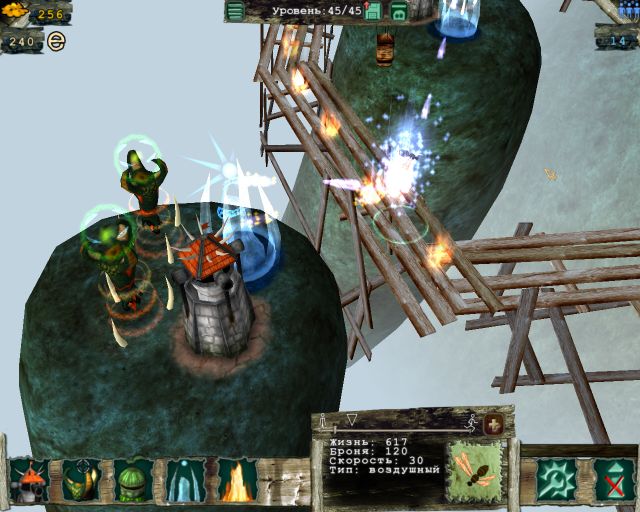Click the save icon with red arrow
Viewport: 640px width, 512px height.
(373, 11)
